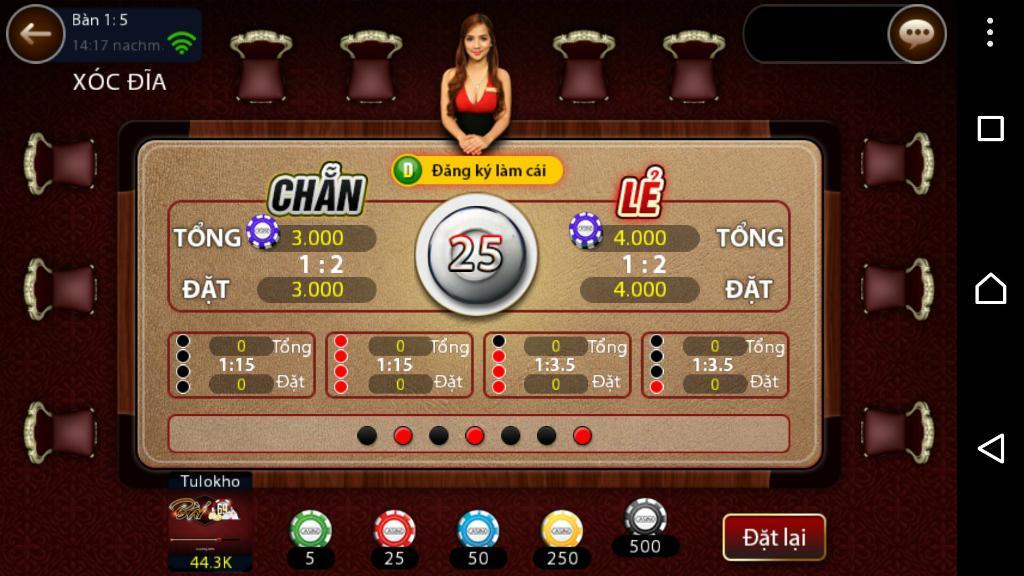This screenshot has width=1024, height=576.
Task: Click the Đặt lại rebet button
Action: 774,537
